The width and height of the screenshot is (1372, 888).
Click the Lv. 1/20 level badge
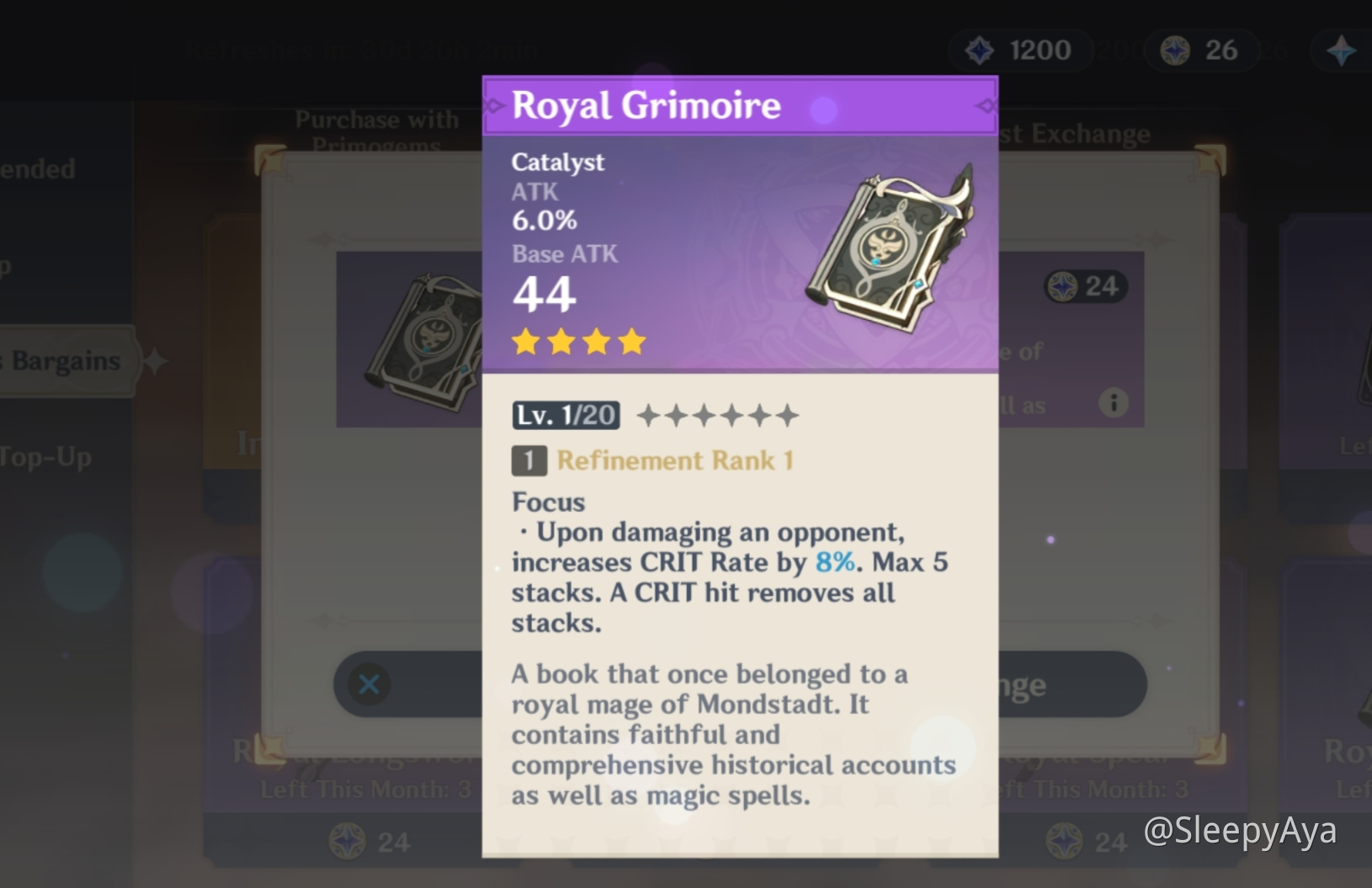(x=565, y=414)
